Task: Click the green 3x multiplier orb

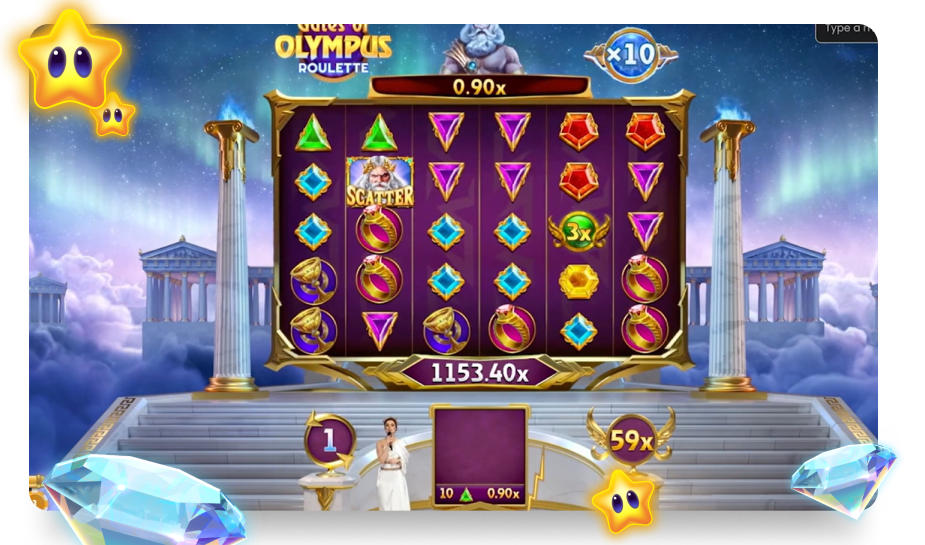Action: pos(578,231)
